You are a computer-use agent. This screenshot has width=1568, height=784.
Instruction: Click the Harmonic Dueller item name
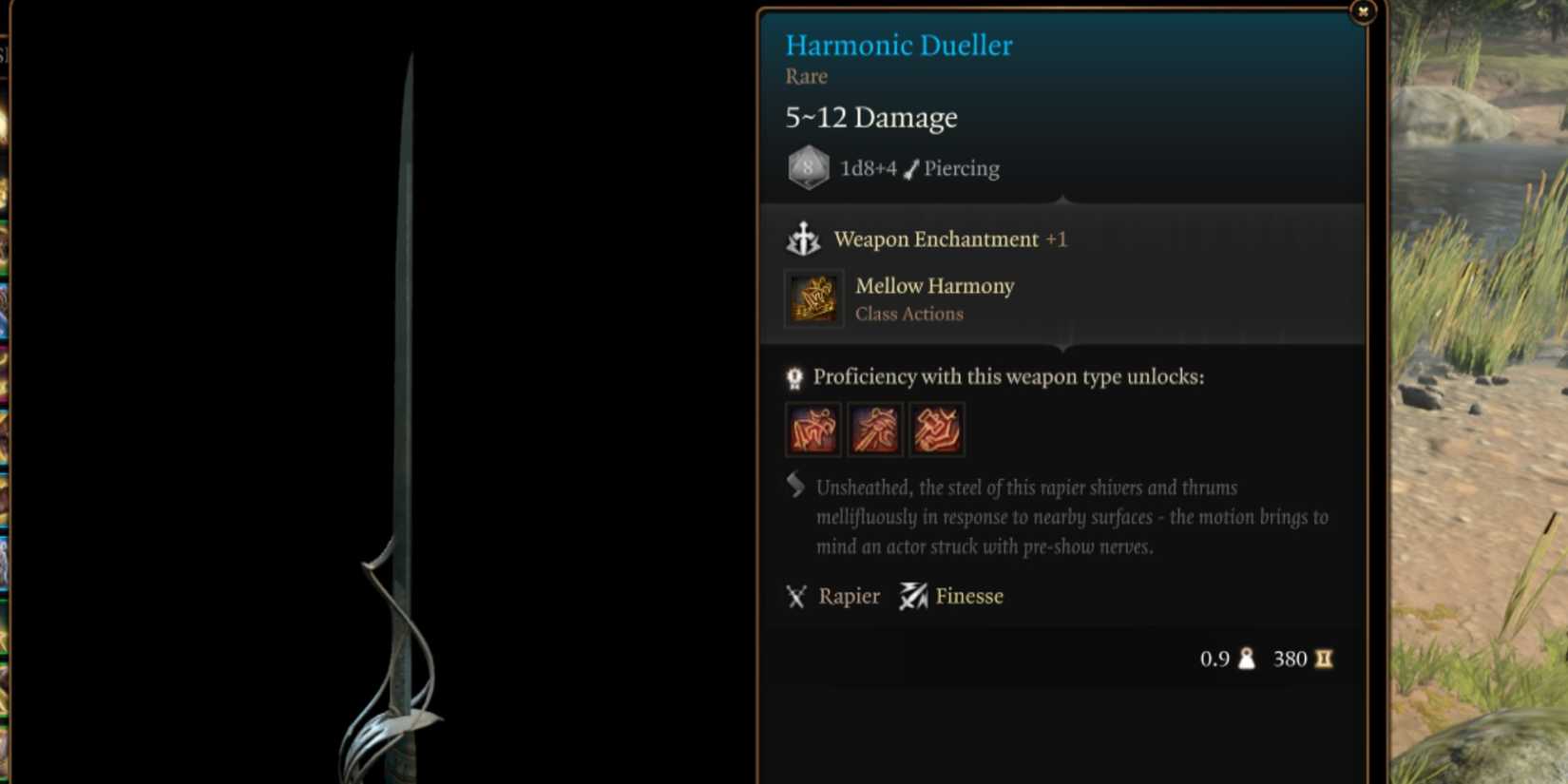point(897,45)
